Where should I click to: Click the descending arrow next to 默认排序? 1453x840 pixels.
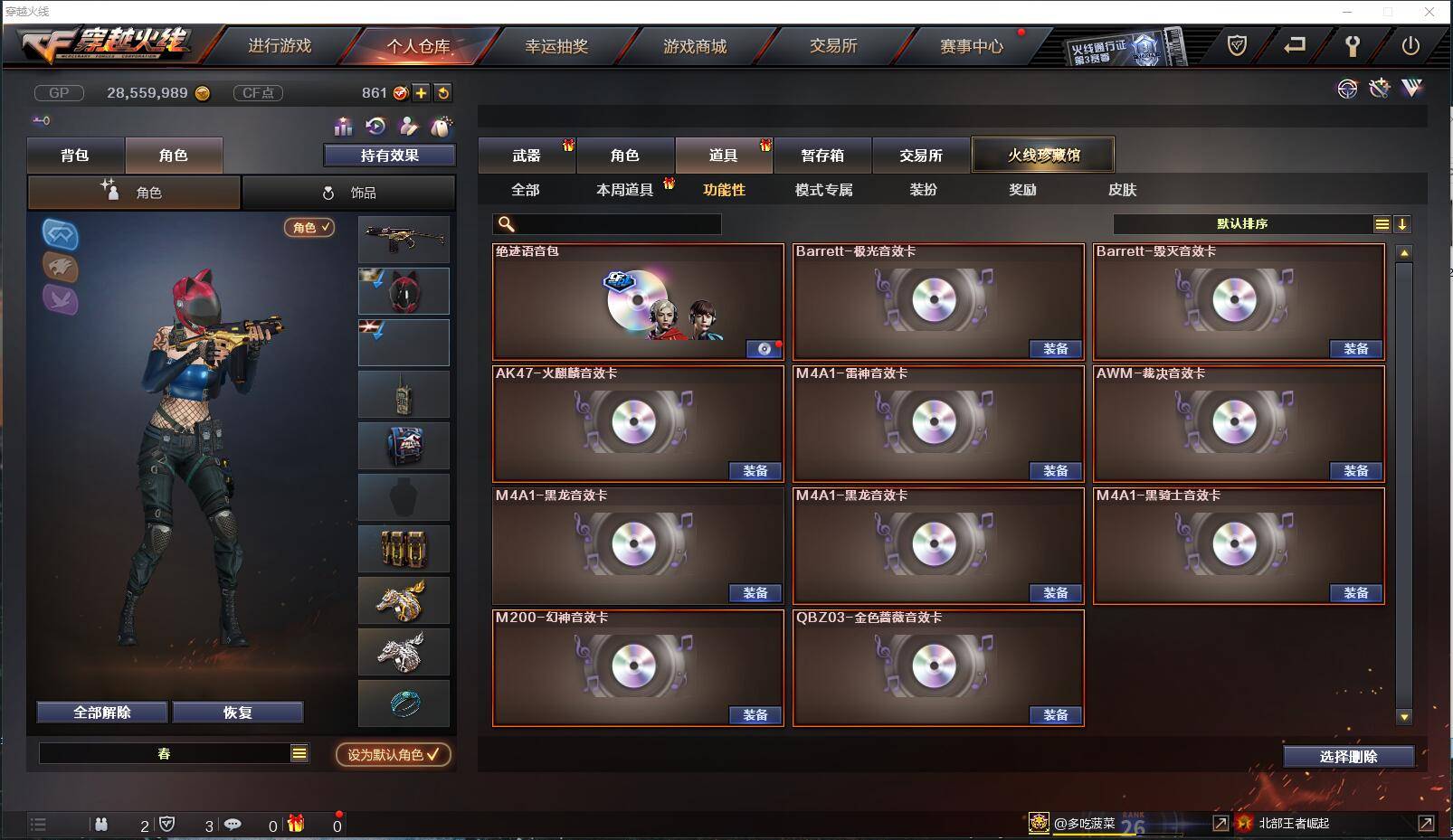tap(1402, 222)
